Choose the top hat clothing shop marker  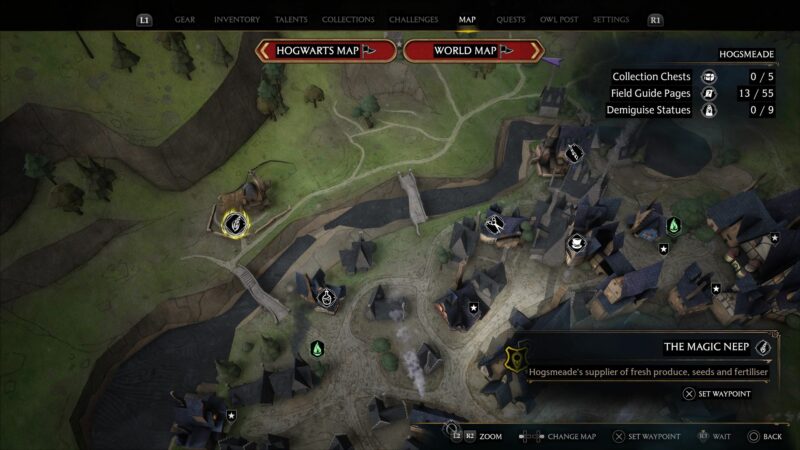[576, 243]
